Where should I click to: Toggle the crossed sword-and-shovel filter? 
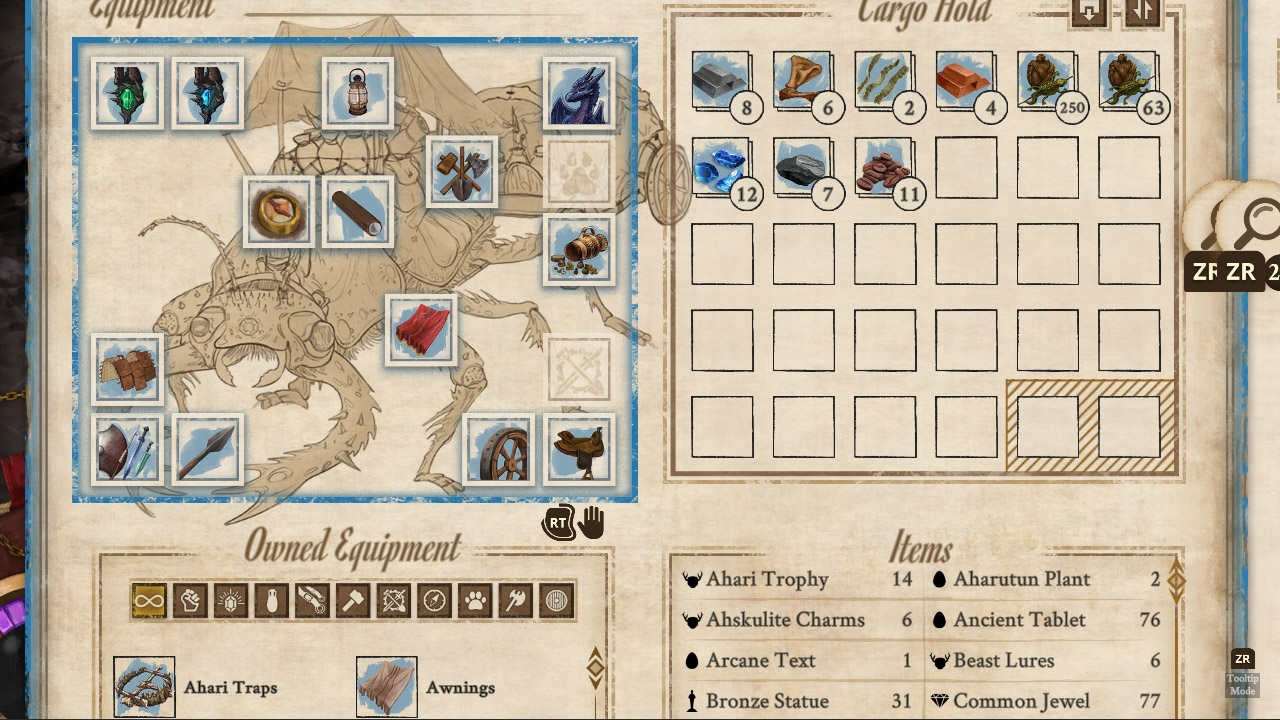pyautogui.click(x=395, y=600)
